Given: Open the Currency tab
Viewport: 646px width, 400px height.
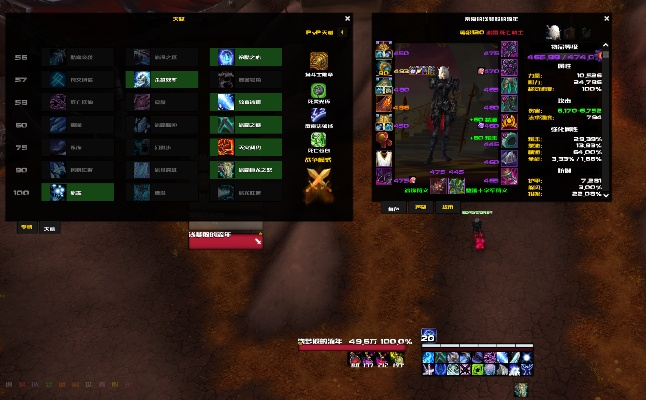Looking at the screenshot, I should point(447,209).
